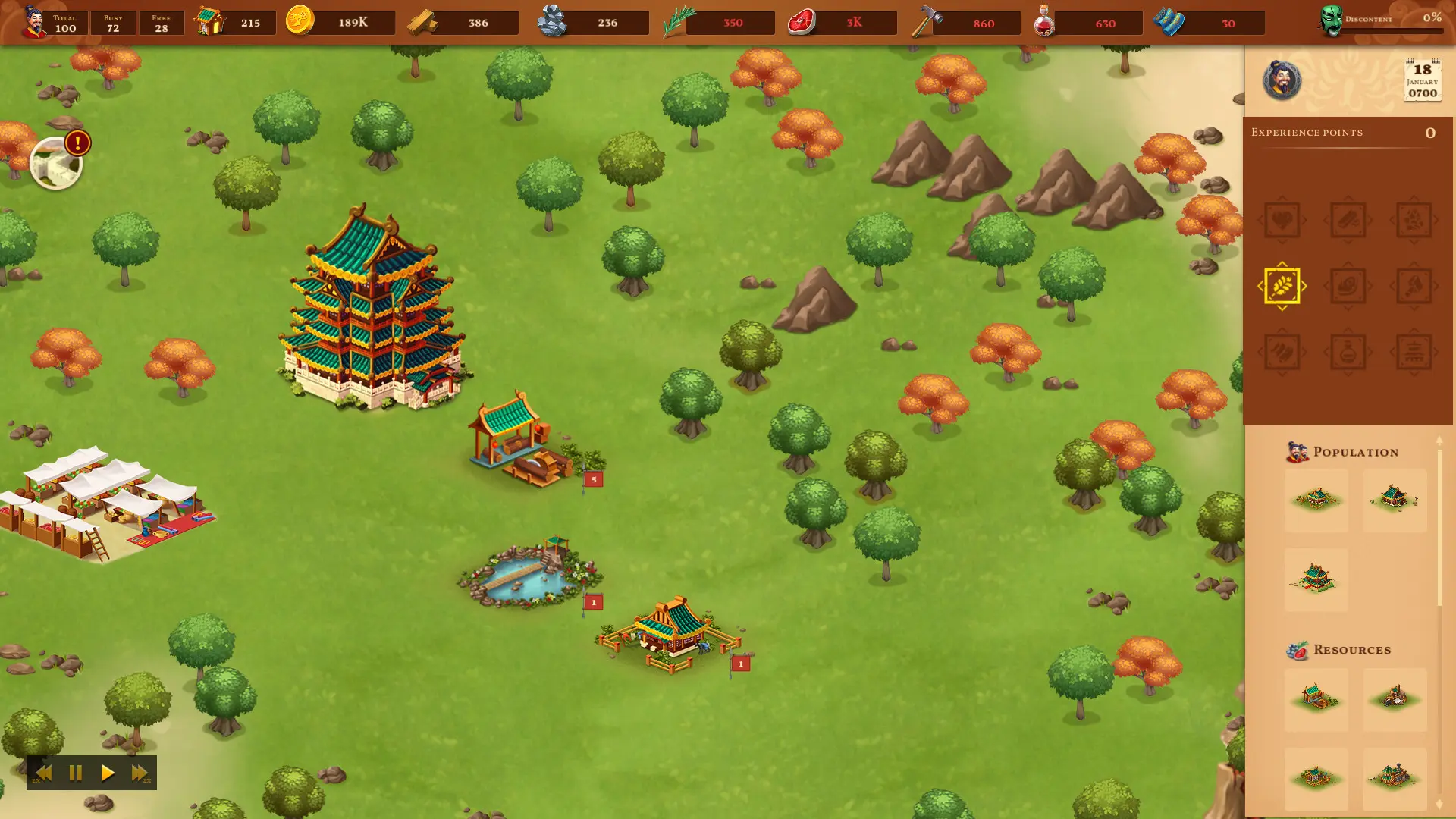Click the chevron beside the ore category icon

1437,220
